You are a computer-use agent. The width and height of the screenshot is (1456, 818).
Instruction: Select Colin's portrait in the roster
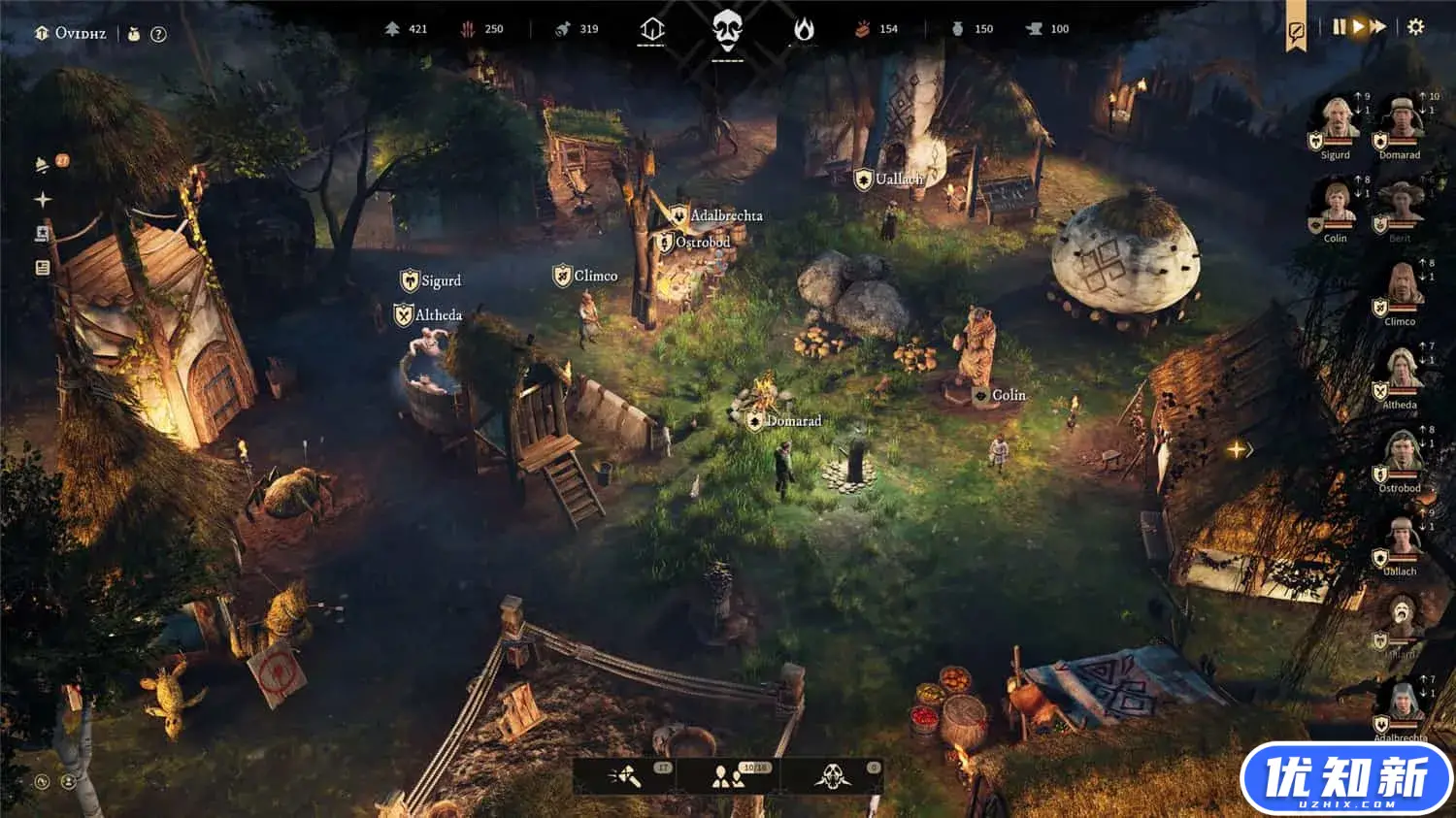pos(1336,205)
